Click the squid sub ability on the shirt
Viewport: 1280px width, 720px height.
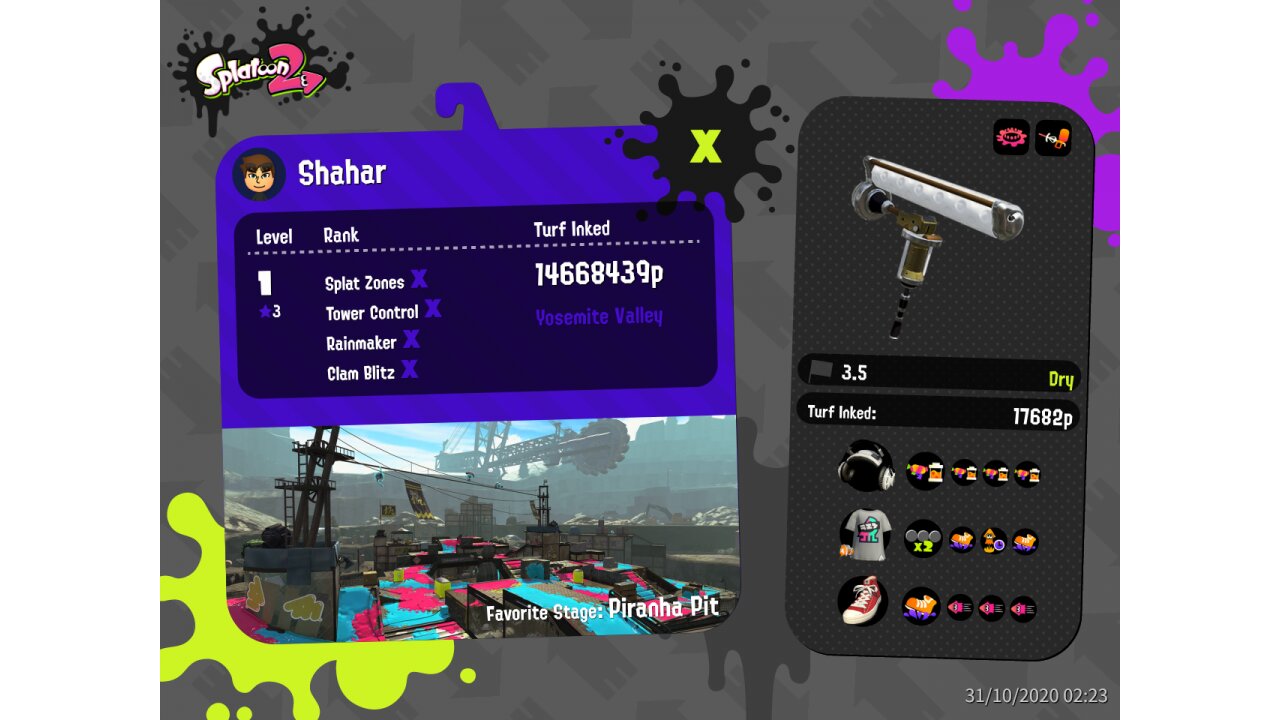point(993,541)
